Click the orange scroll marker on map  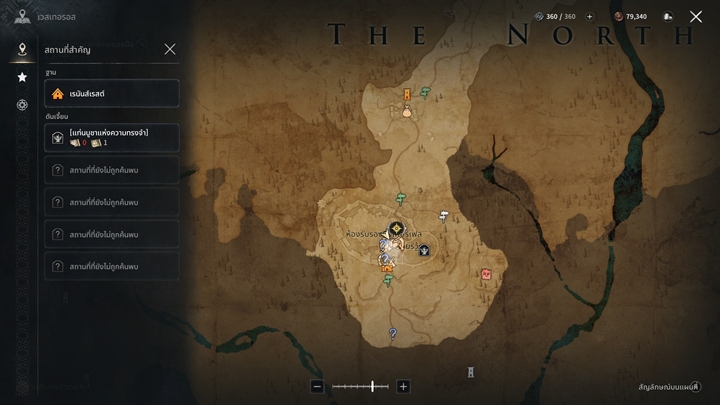(x=407, y=95)
